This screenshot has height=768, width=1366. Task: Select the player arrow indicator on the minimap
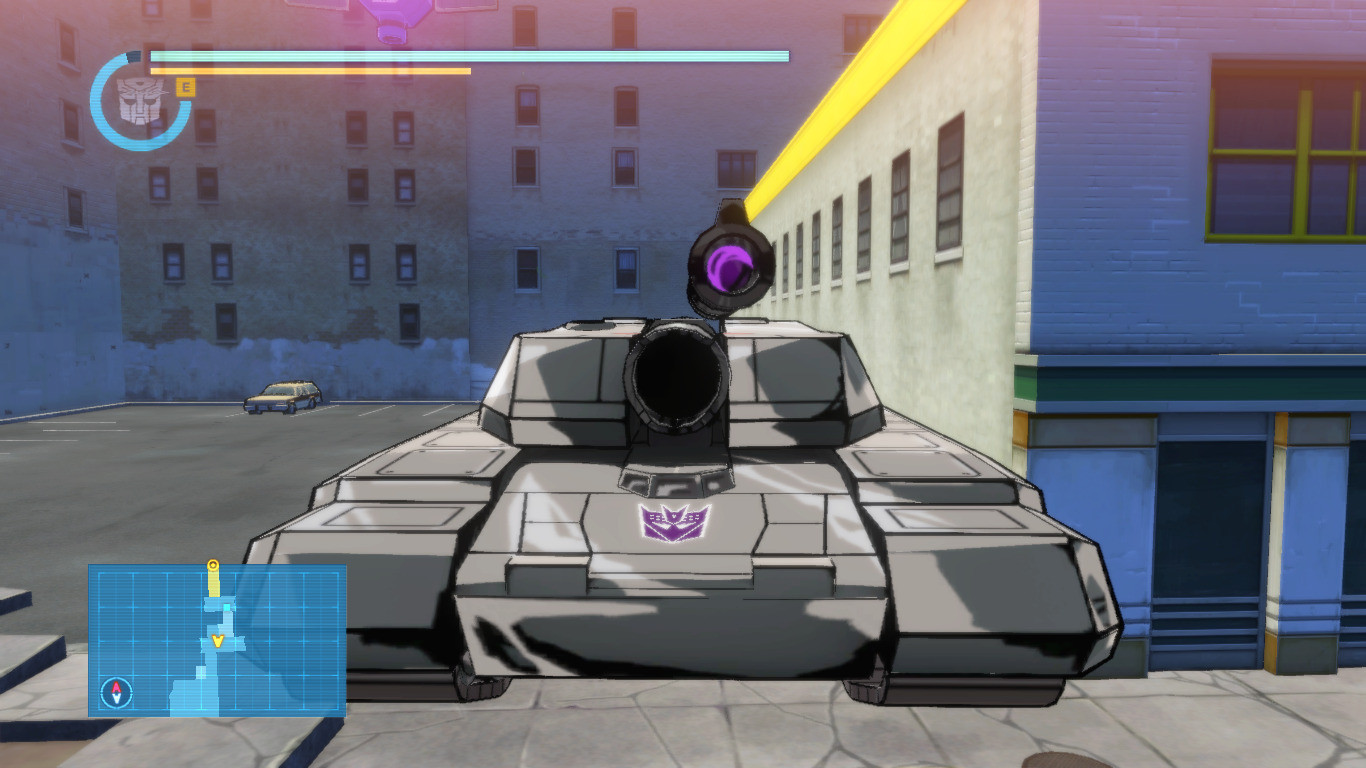tap(218, 641)
